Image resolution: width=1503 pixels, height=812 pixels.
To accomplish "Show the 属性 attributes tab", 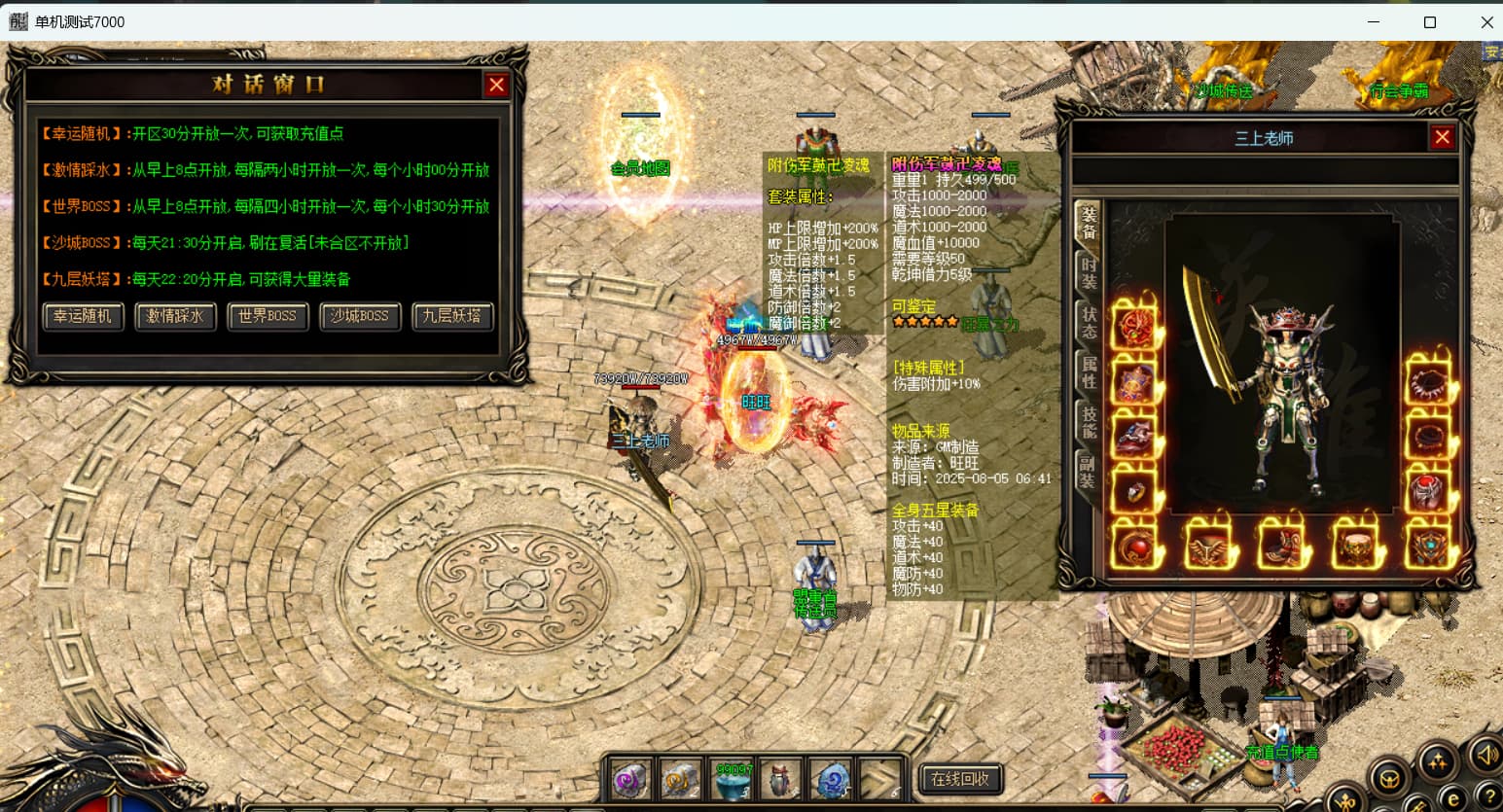I will pos(1088,372).
